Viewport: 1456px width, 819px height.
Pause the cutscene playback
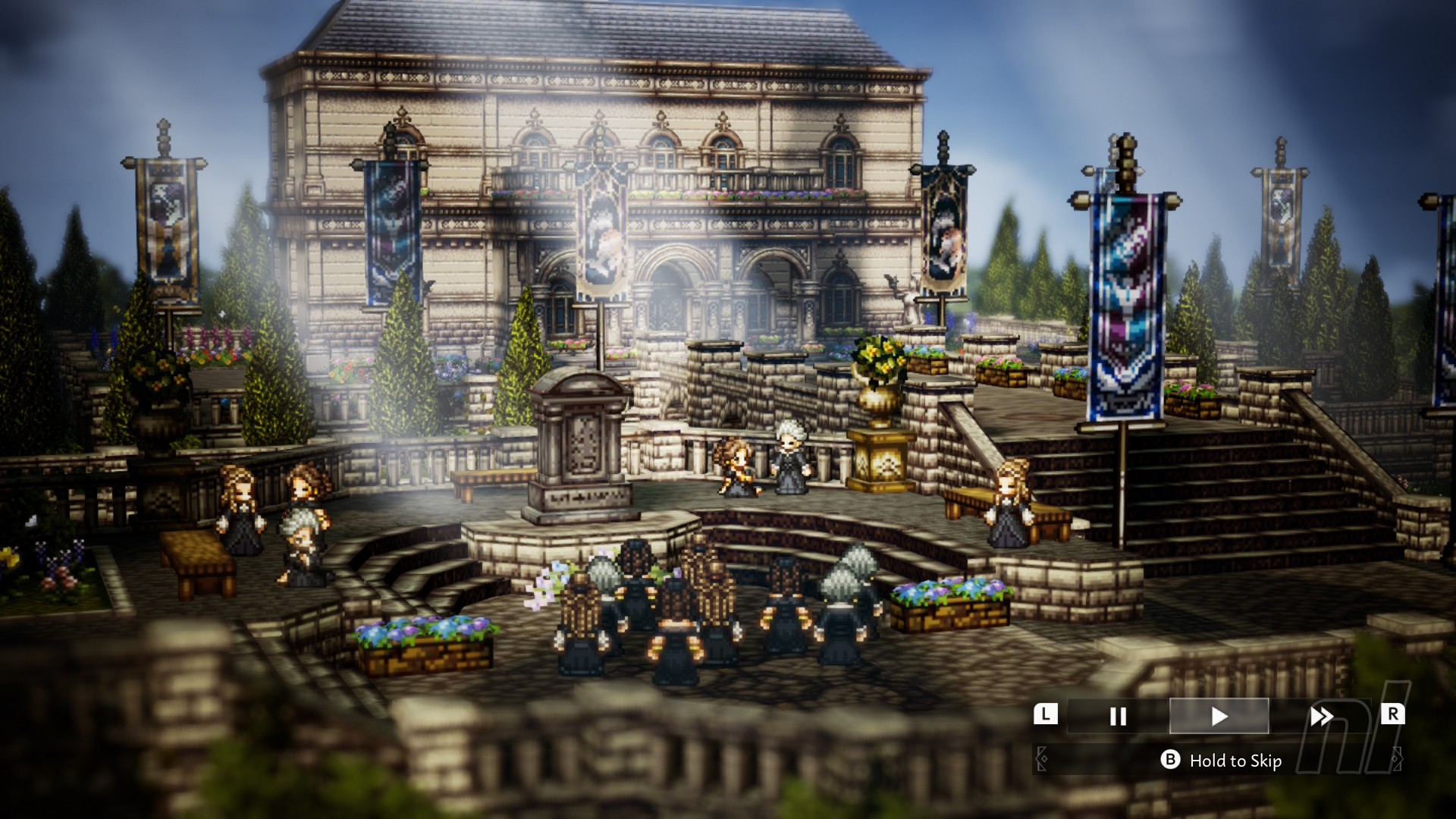pyautogui.click(x=1117, y=717)
